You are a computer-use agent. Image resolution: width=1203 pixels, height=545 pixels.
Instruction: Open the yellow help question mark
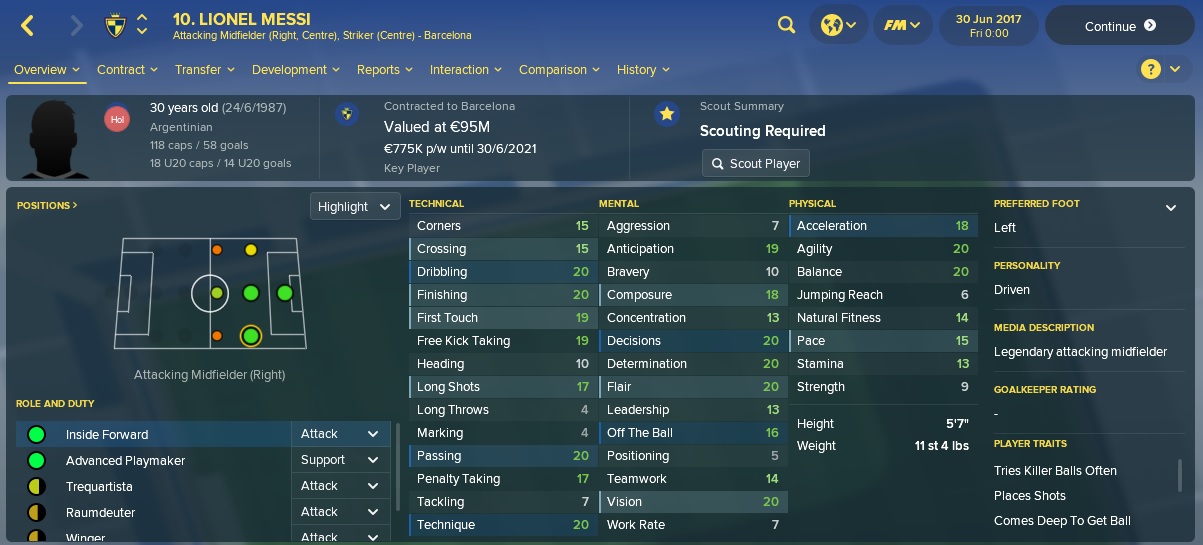coord(1151,69)
